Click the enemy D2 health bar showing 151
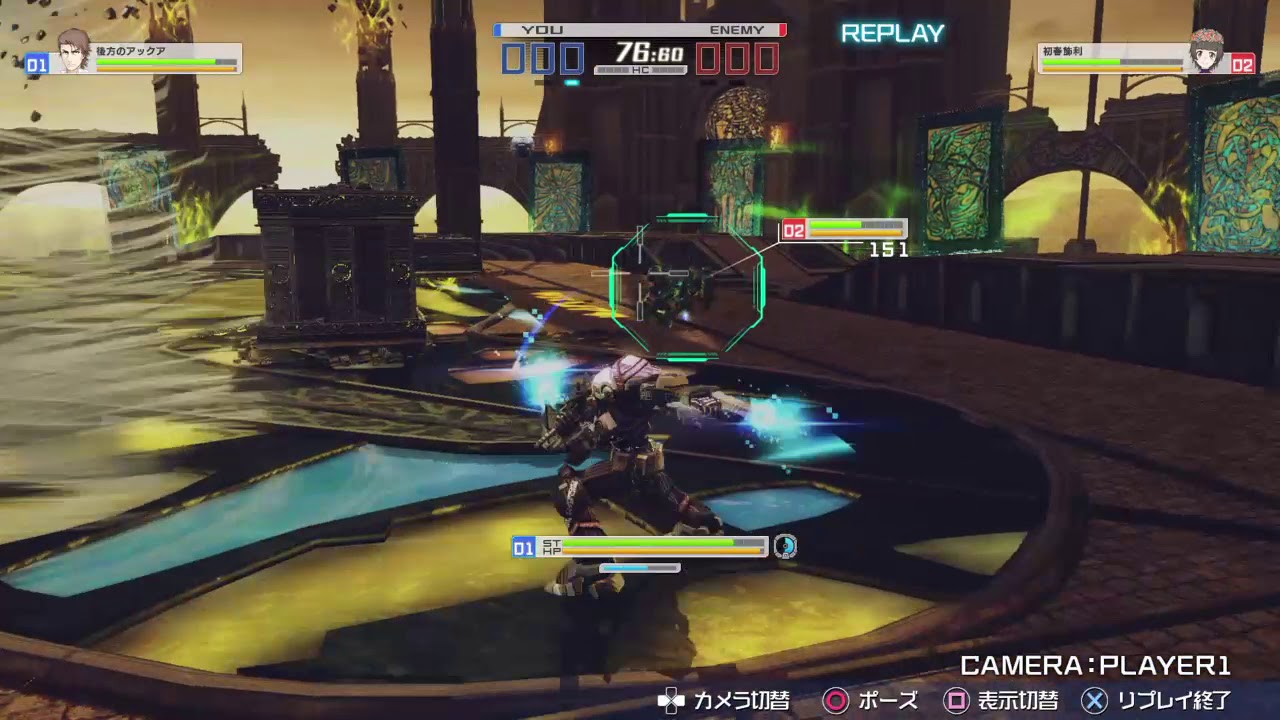The height and width of the screenshot is (720, 1280). tap(855, 229)
